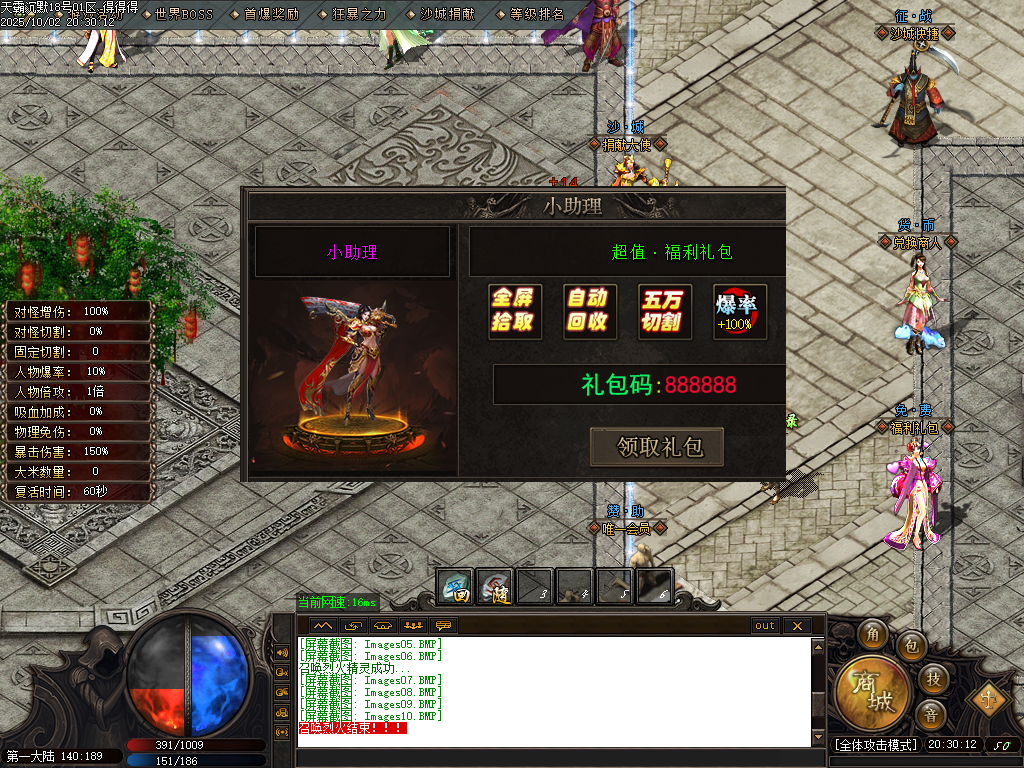Open the bag 包 button
1024x768 pixels.
tap(910, 646)
